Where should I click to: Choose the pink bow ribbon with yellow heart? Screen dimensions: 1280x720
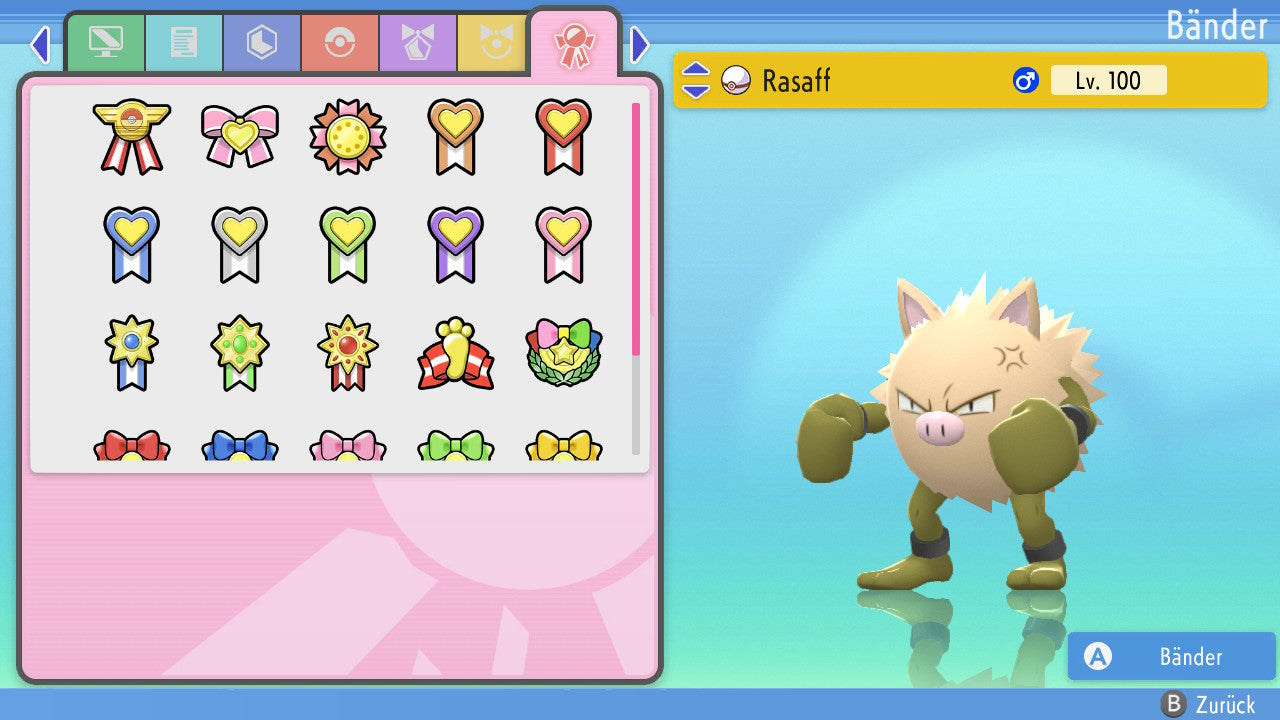[239, 136]
